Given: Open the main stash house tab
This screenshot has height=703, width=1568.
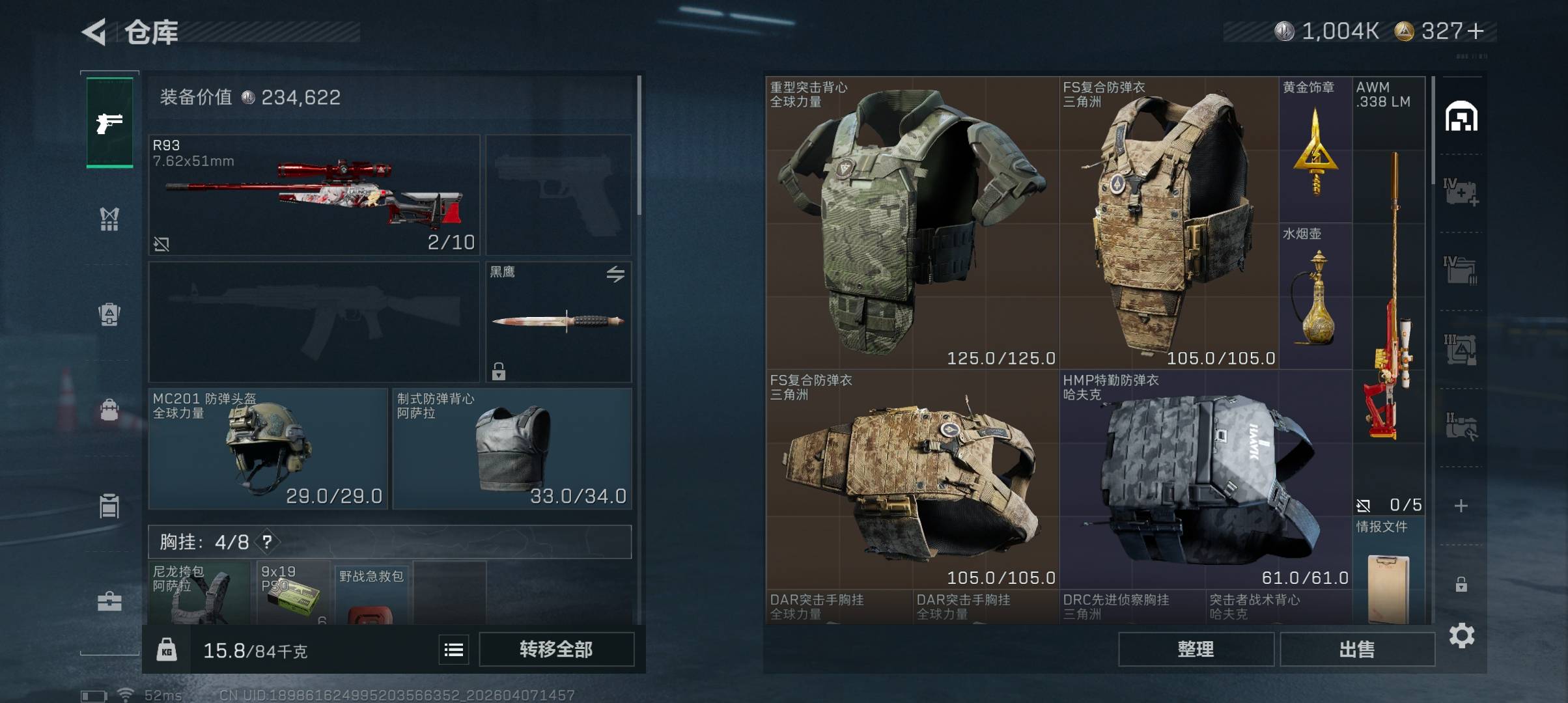Looking at the screenshot, I should (1461, 117).
